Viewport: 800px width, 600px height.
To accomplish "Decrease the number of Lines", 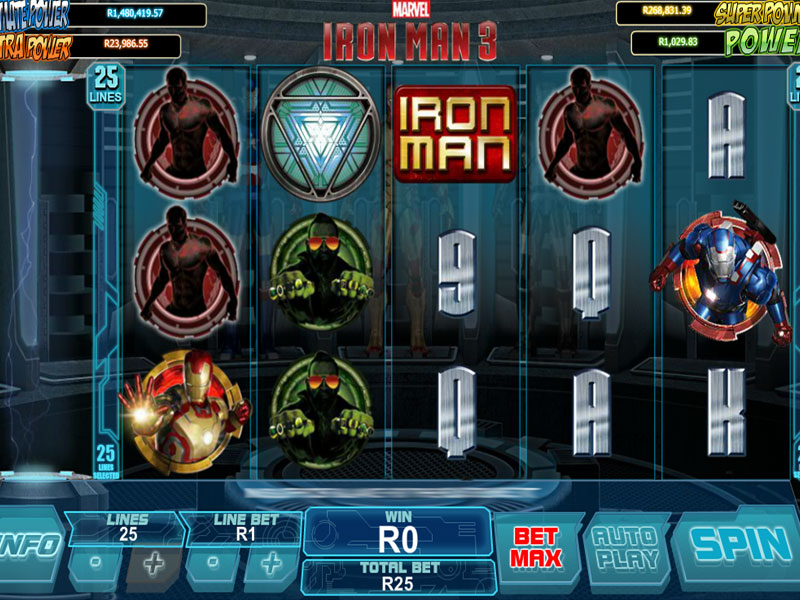I will pos(94,563).
